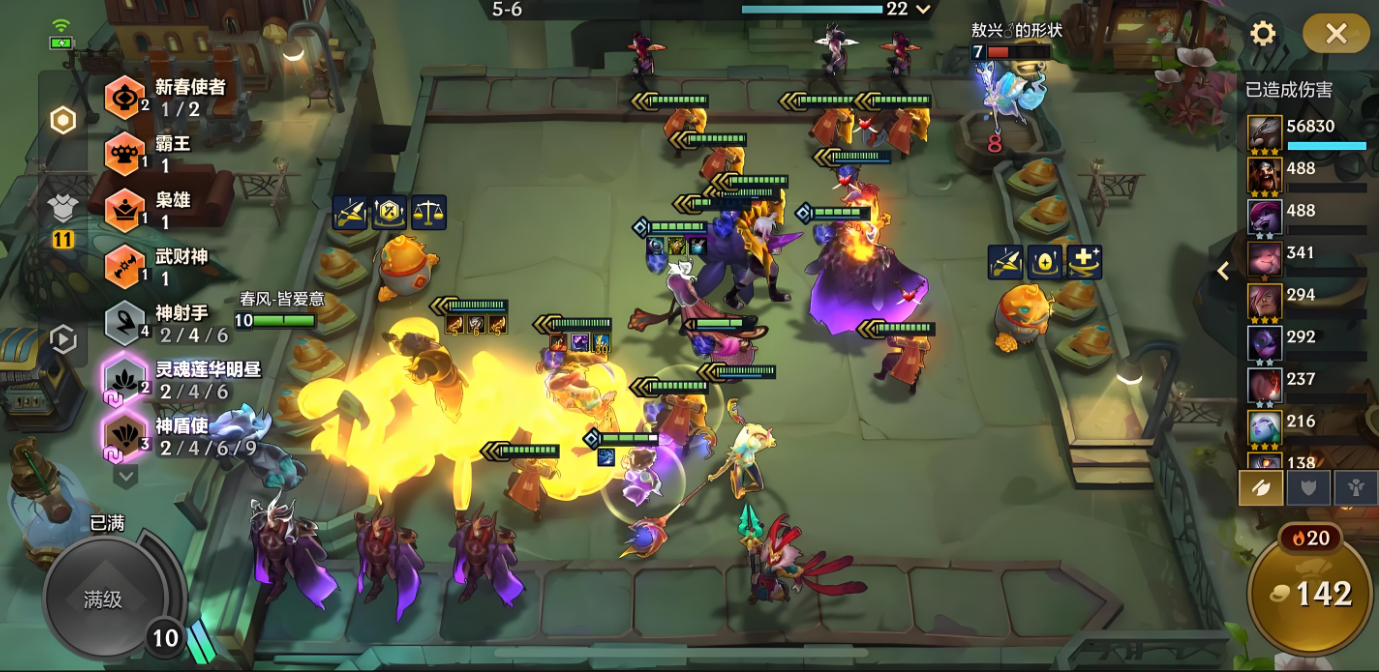Screen dimensions: 1379x672
Task: Tap the 142 gold coin button
Action: (x=1312, y=595)
